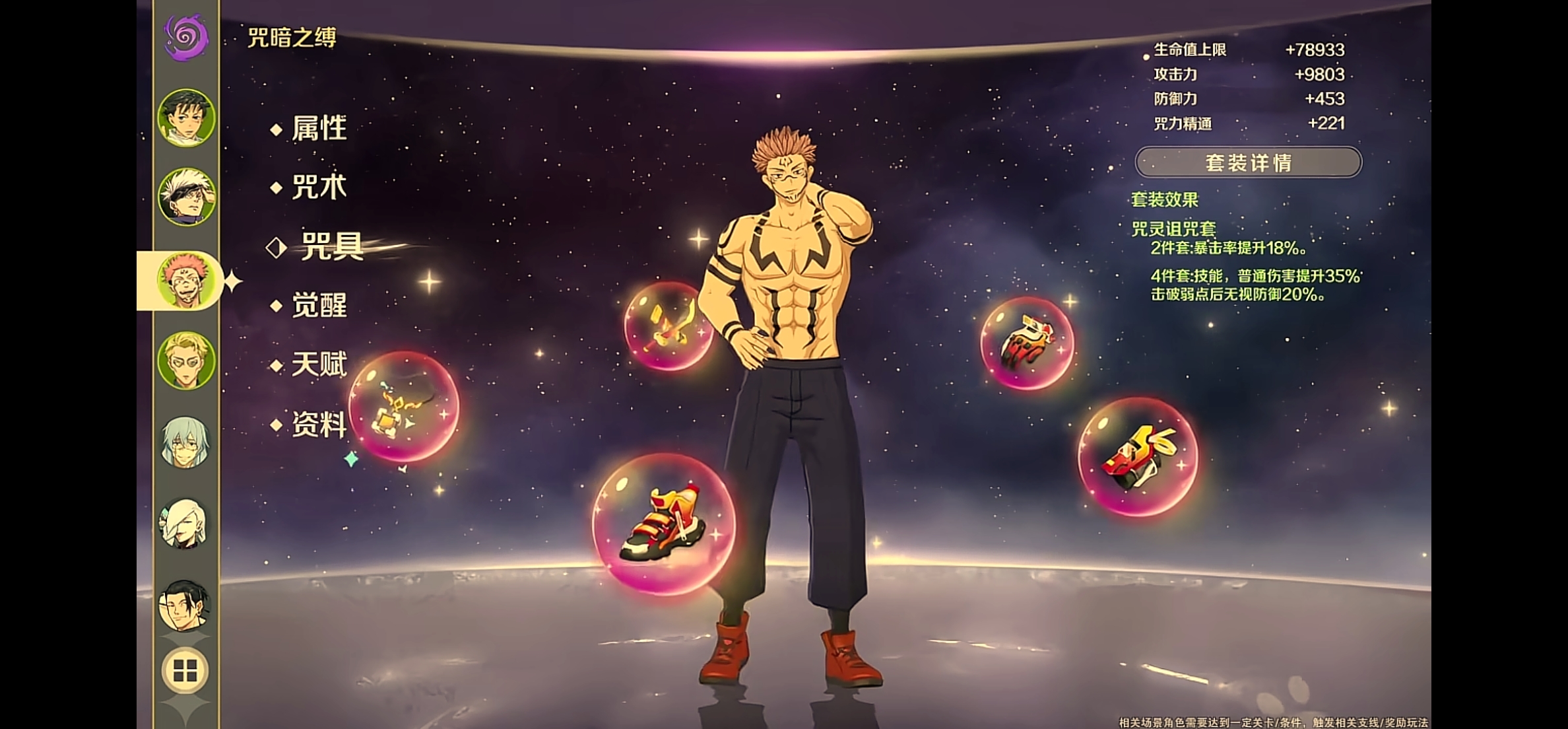Switch to the 咒术 section

pyautogui.click(x=319, y=188)
